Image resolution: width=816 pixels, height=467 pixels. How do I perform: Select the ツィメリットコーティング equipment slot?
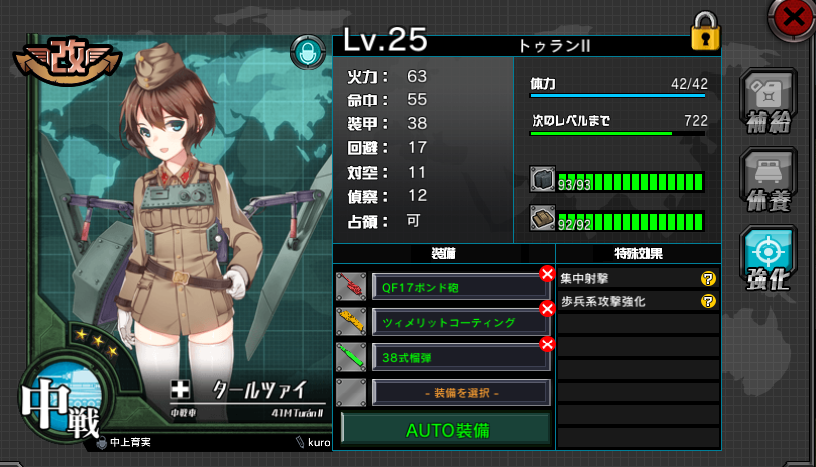point(460,323)
